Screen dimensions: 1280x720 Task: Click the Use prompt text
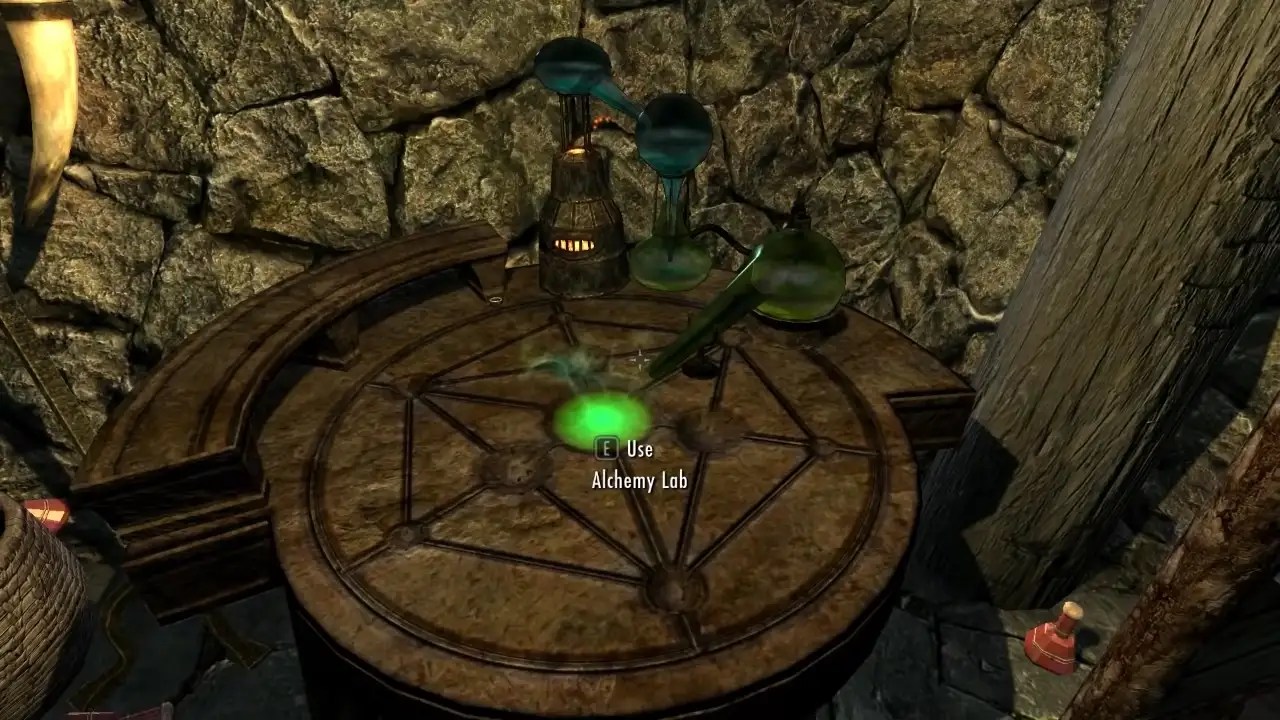[640, 449]
